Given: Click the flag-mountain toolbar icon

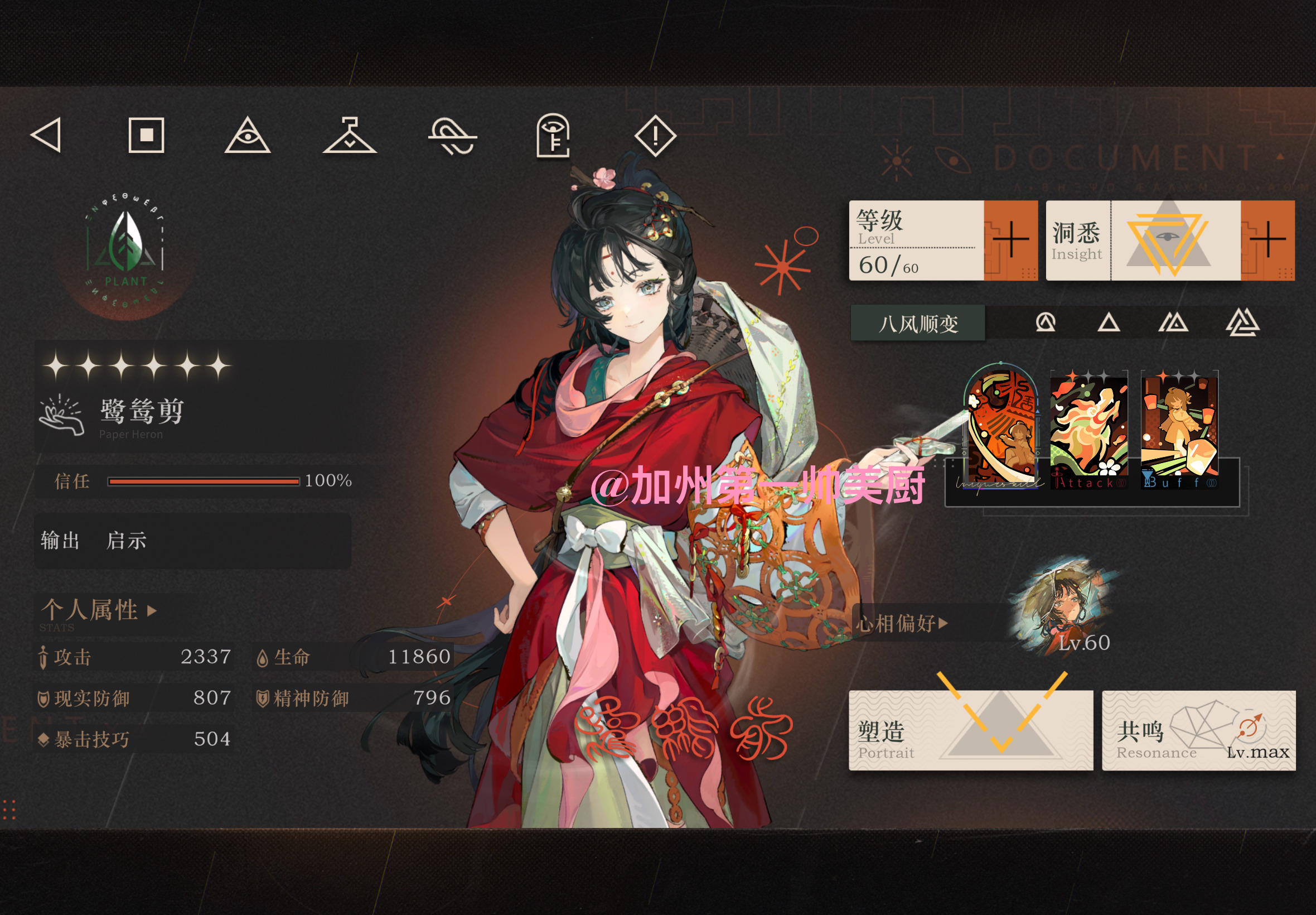Looking at the screenshot, I should click(x=351, y=136).
